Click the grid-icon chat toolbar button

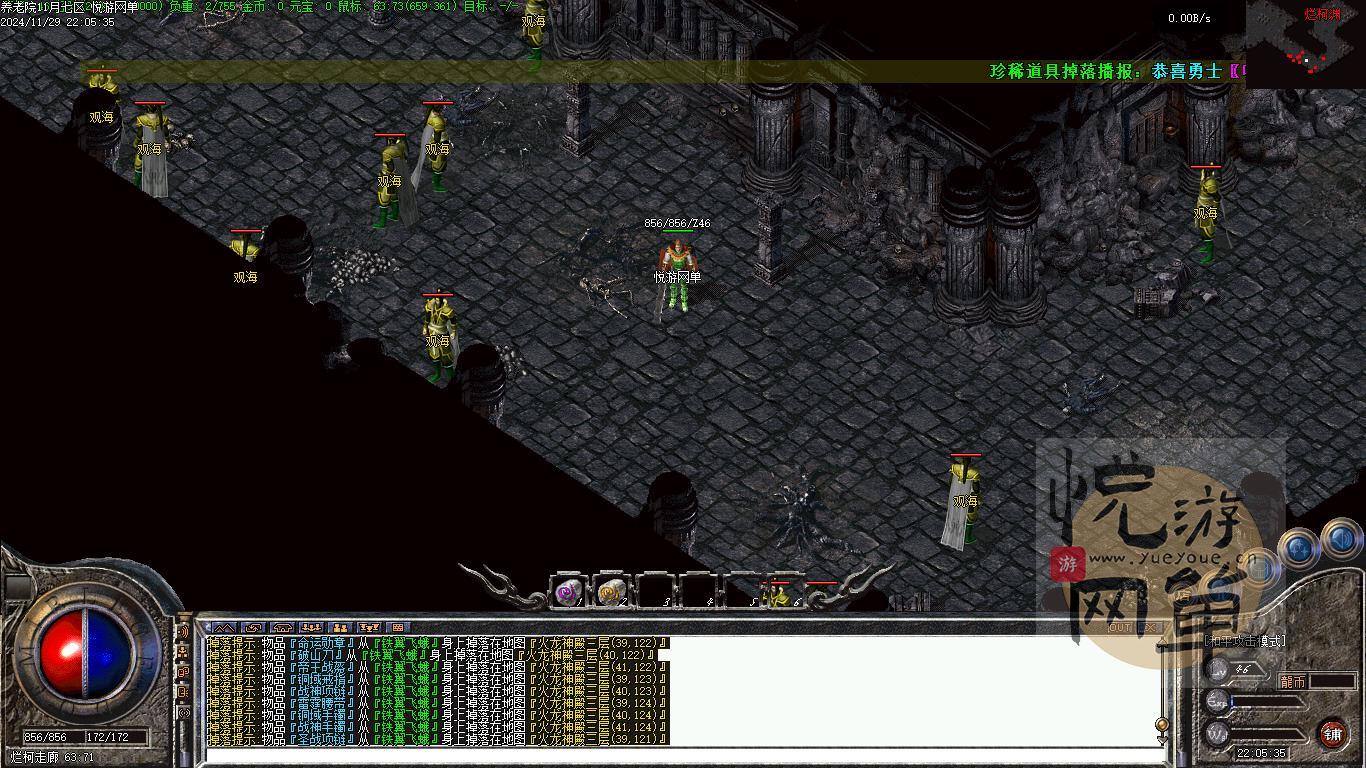tap(398, 628)
